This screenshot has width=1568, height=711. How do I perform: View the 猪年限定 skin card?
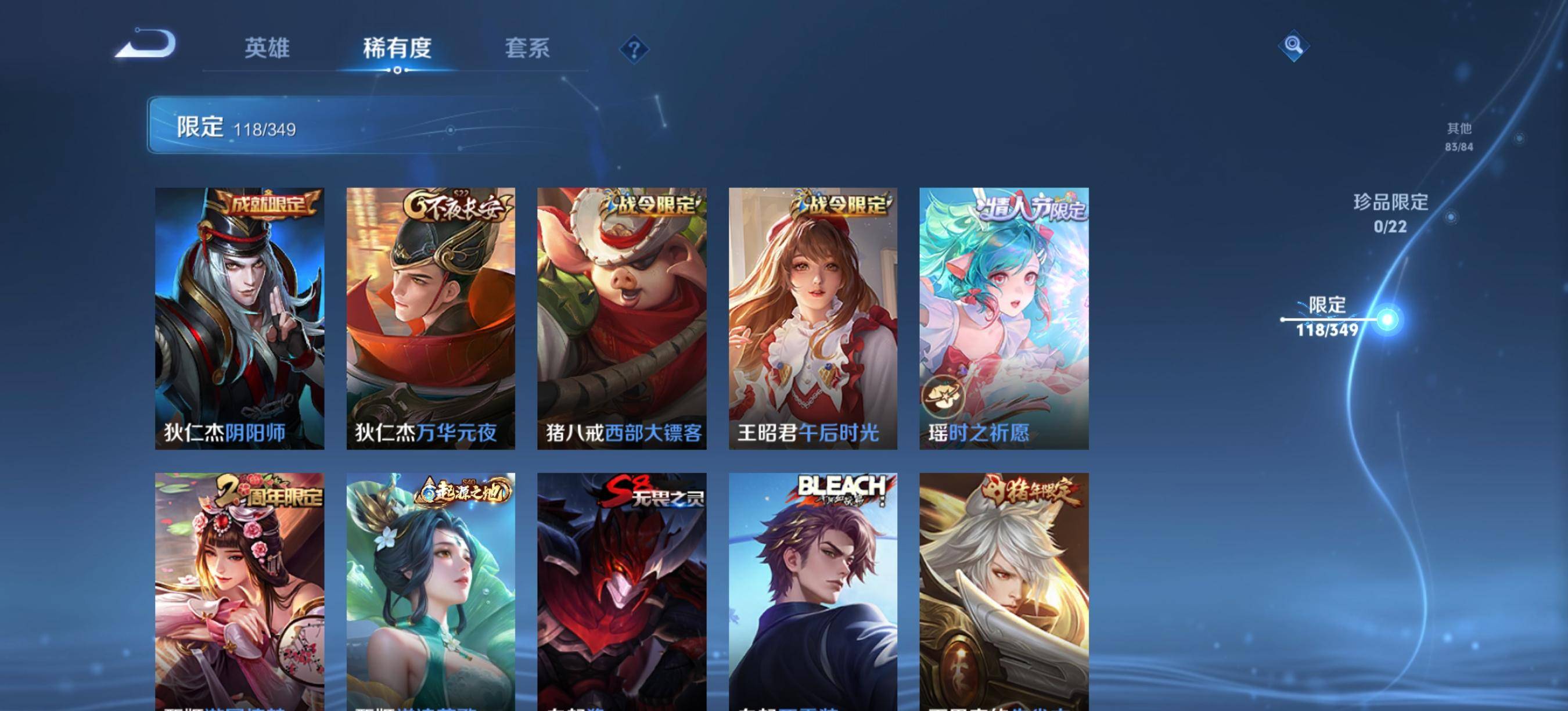pyautogui.click(x=1004, y=591)
